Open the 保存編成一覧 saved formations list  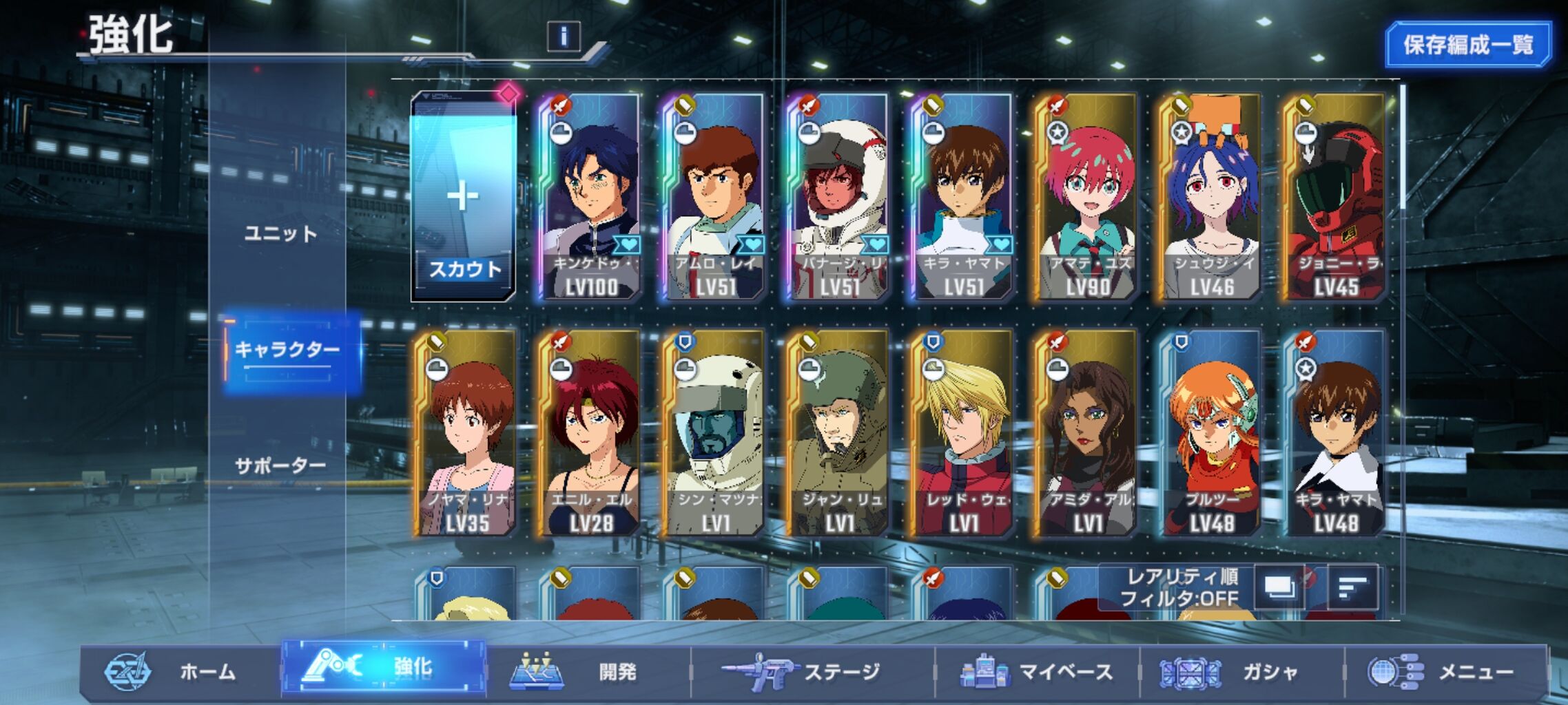(x=1467, y=45)
